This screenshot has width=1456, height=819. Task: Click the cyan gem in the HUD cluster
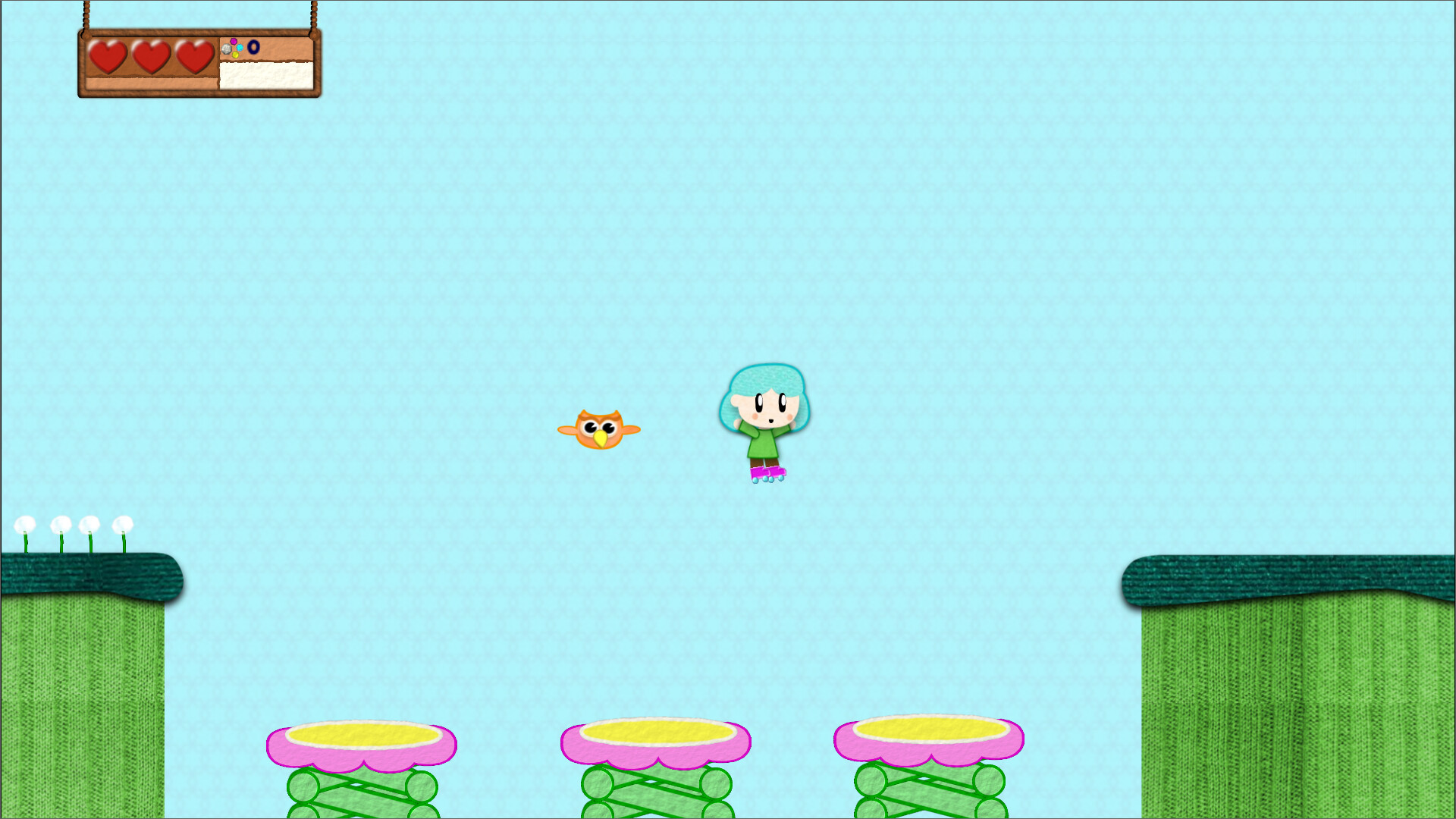tap(240, 48)
